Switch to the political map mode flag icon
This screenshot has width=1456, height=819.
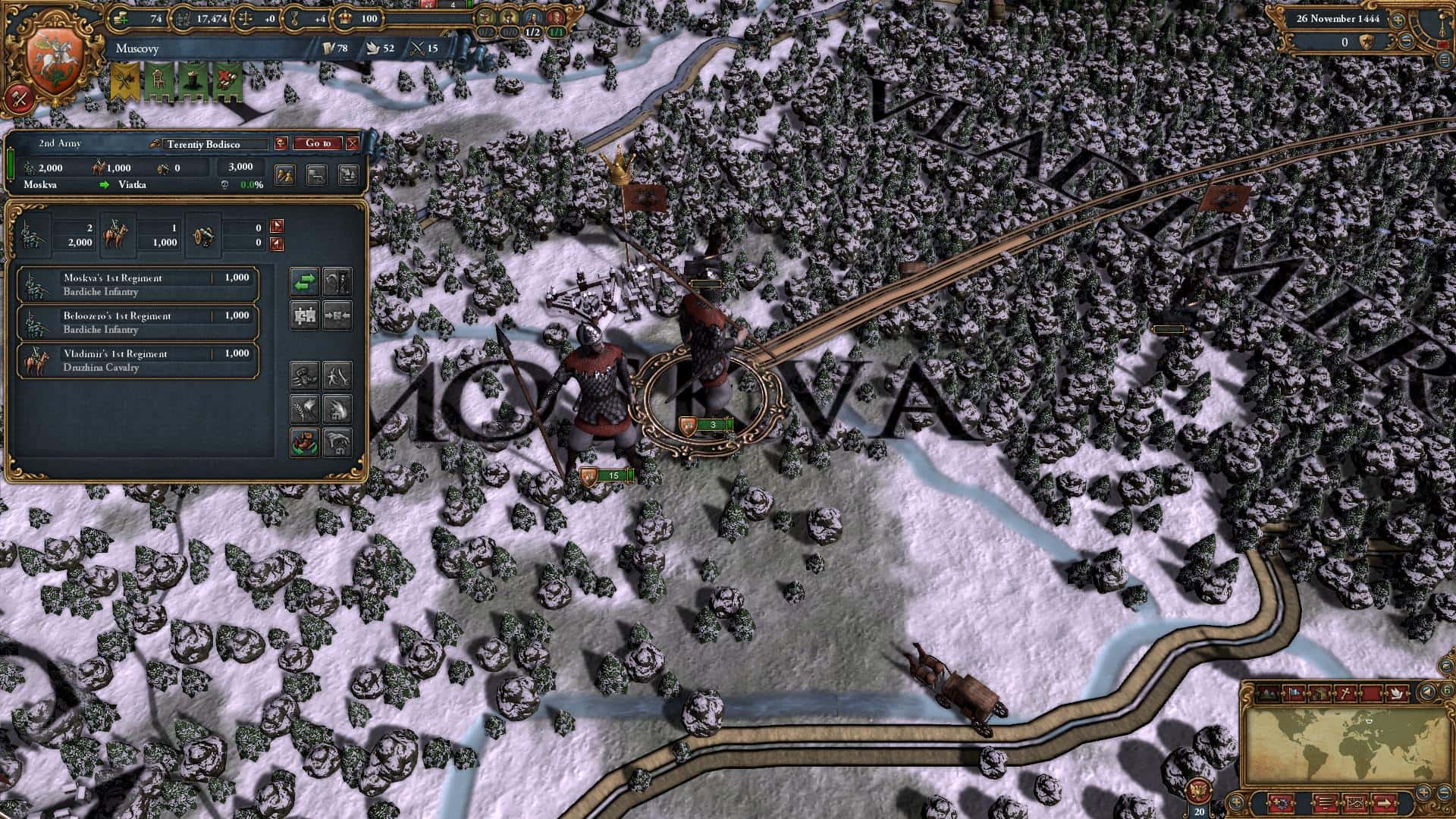pyautogui.click(x=1294, y=692)
